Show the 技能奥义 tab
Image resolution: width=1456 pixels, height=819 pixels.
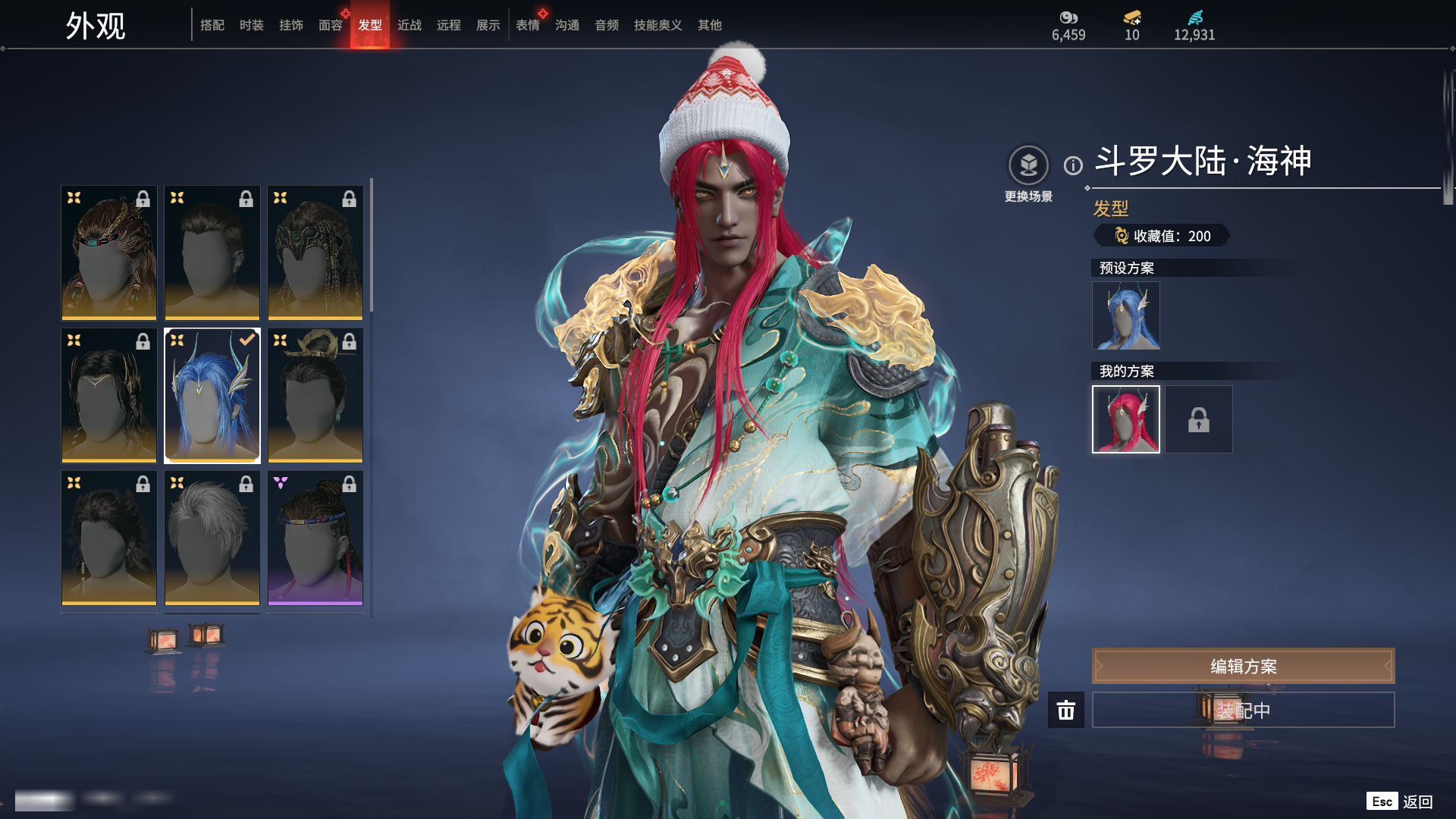pyautogui.click(x=657, y=25)
